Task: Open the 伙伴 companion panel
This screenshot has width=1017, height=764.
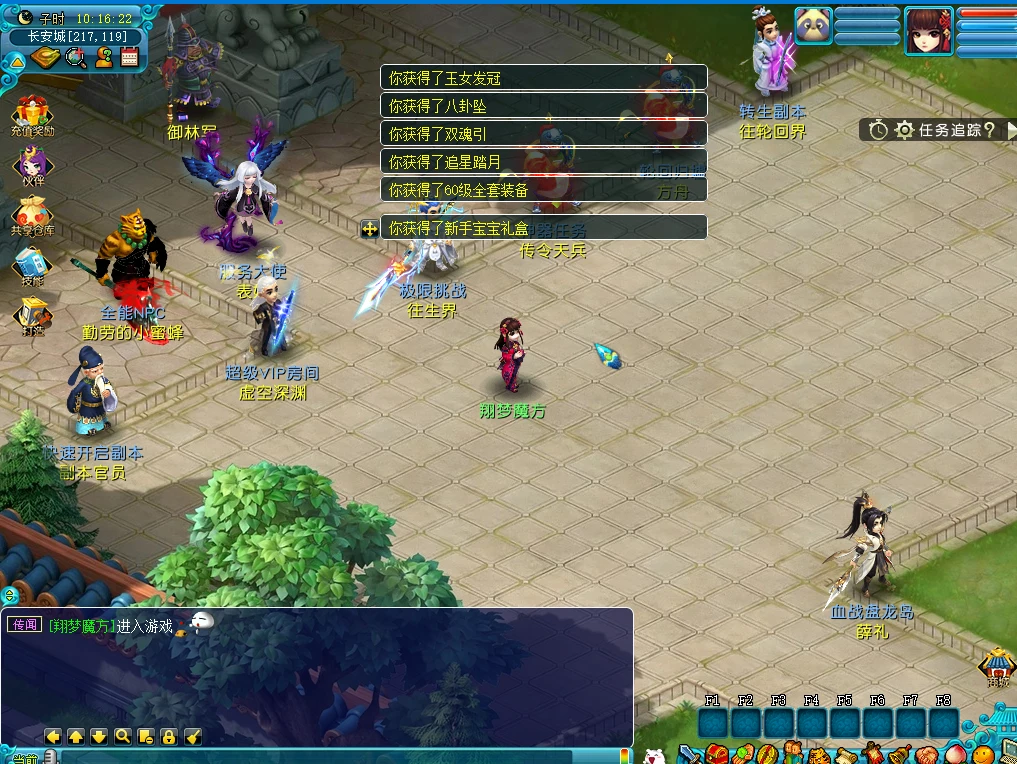Action: pyautogui.click(x=33, y=164)
